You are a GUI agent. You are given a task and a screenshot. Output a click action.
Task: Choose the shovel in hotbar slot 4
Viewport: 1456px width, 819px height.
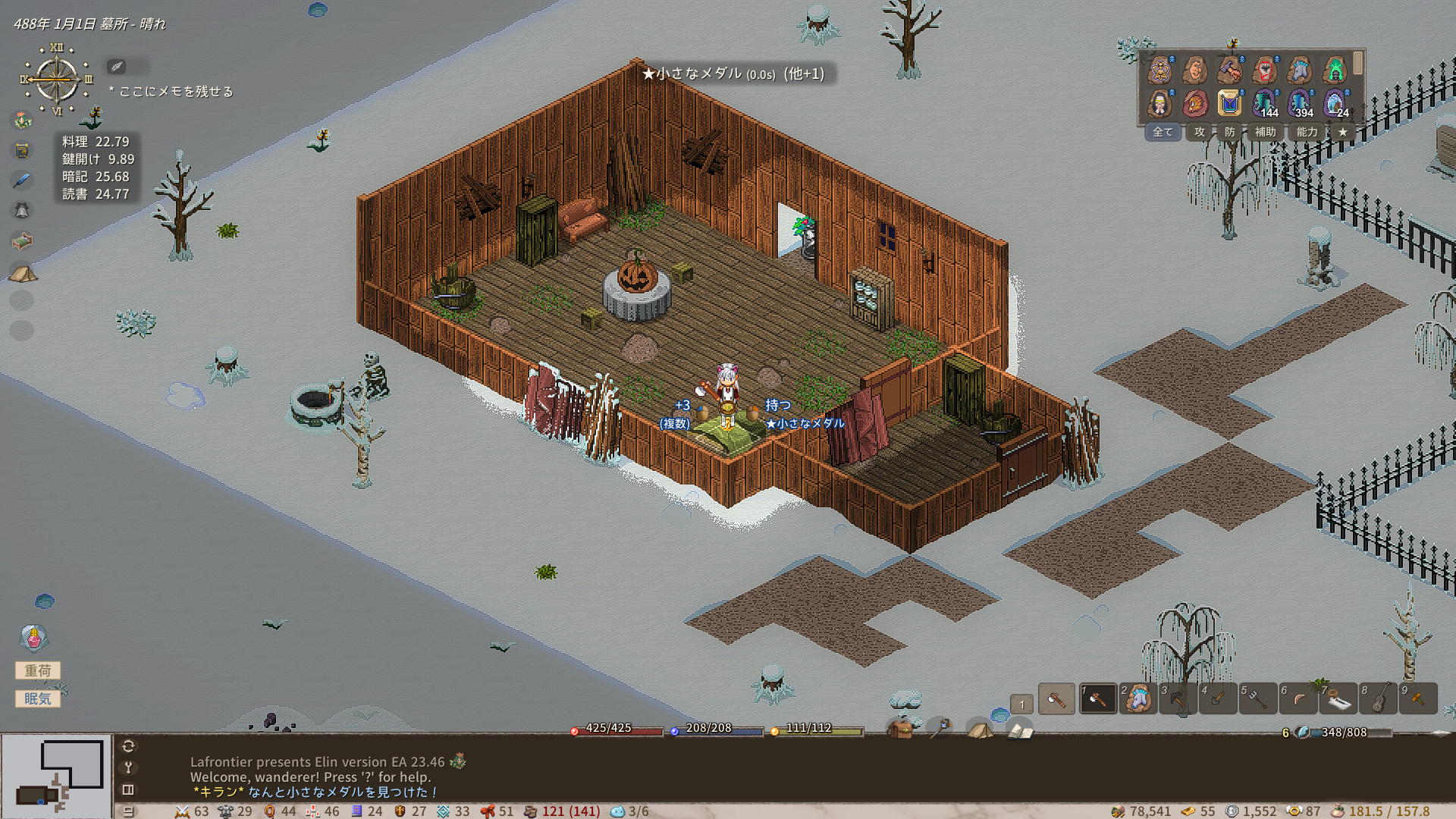pos(1218,698)
